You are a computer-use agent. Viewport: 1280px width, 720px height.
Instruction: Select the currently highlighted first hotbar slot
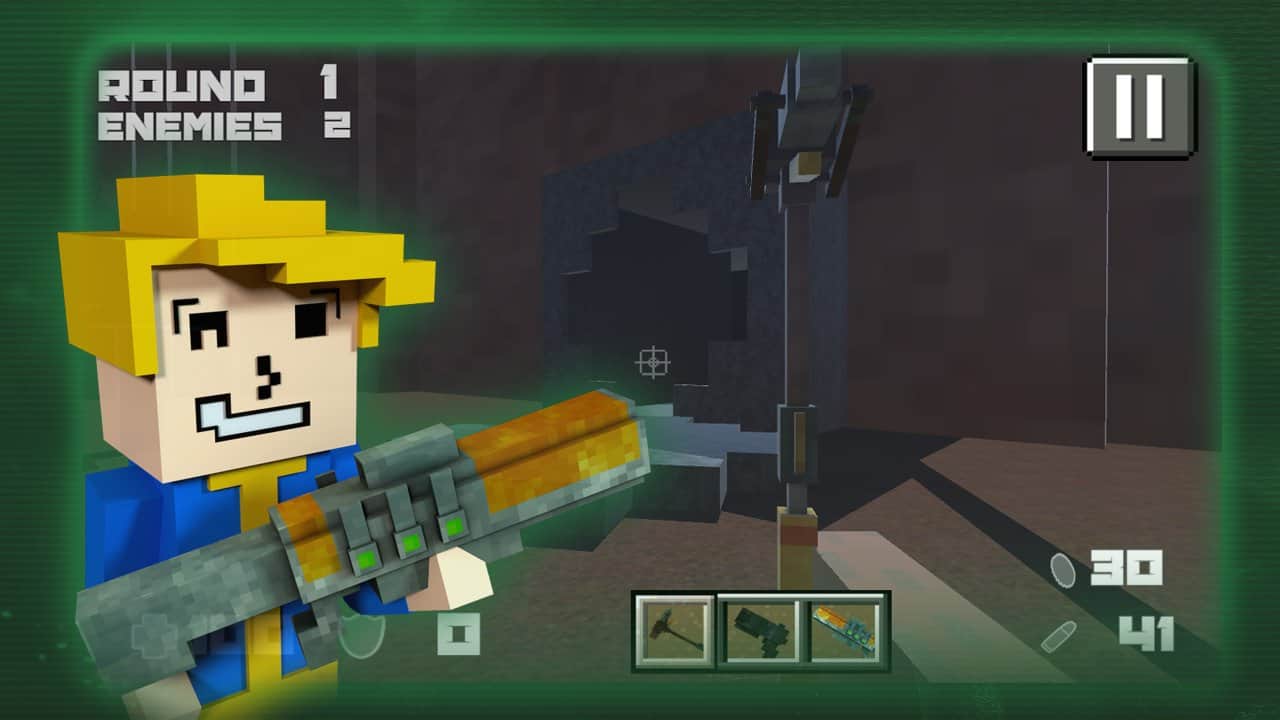coord(677,630)
